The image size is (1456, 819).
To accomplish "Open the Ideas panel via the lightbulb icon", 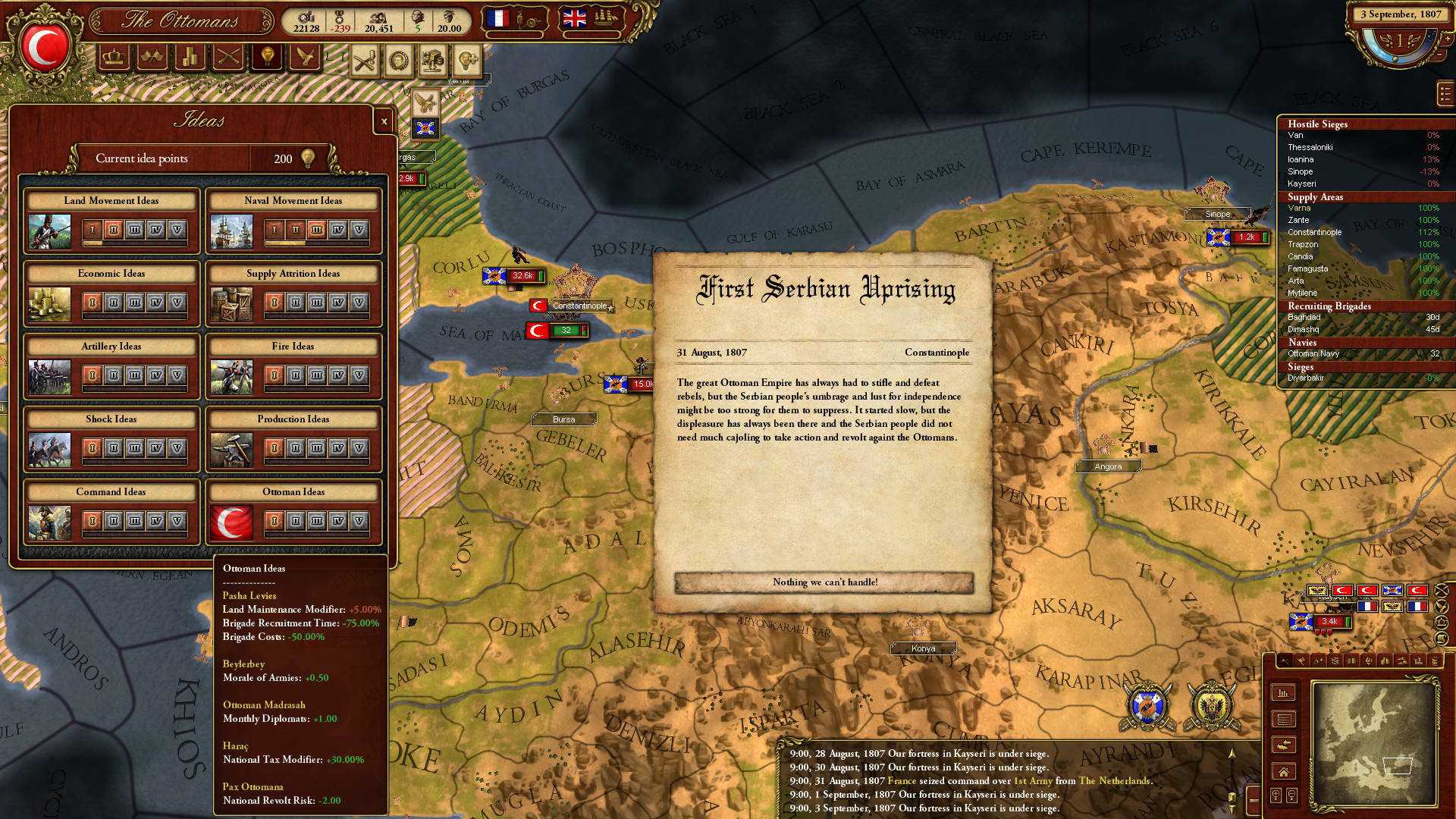I will (x=266, y=57).
